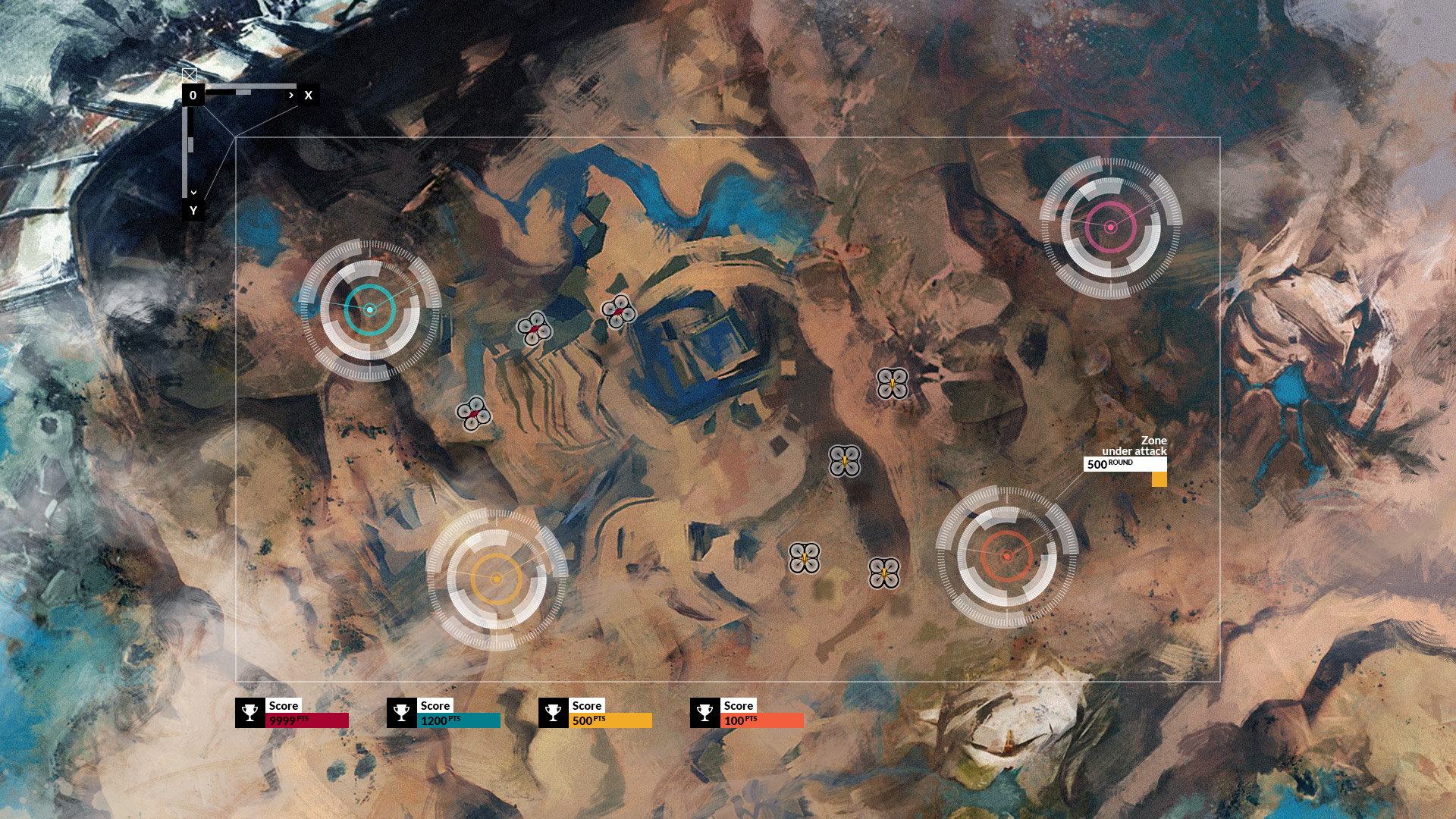This screenshot has height=819, width=1456.
Task: Click the leftmost yellow drone of the southern pair
Action: click(804, 559)
